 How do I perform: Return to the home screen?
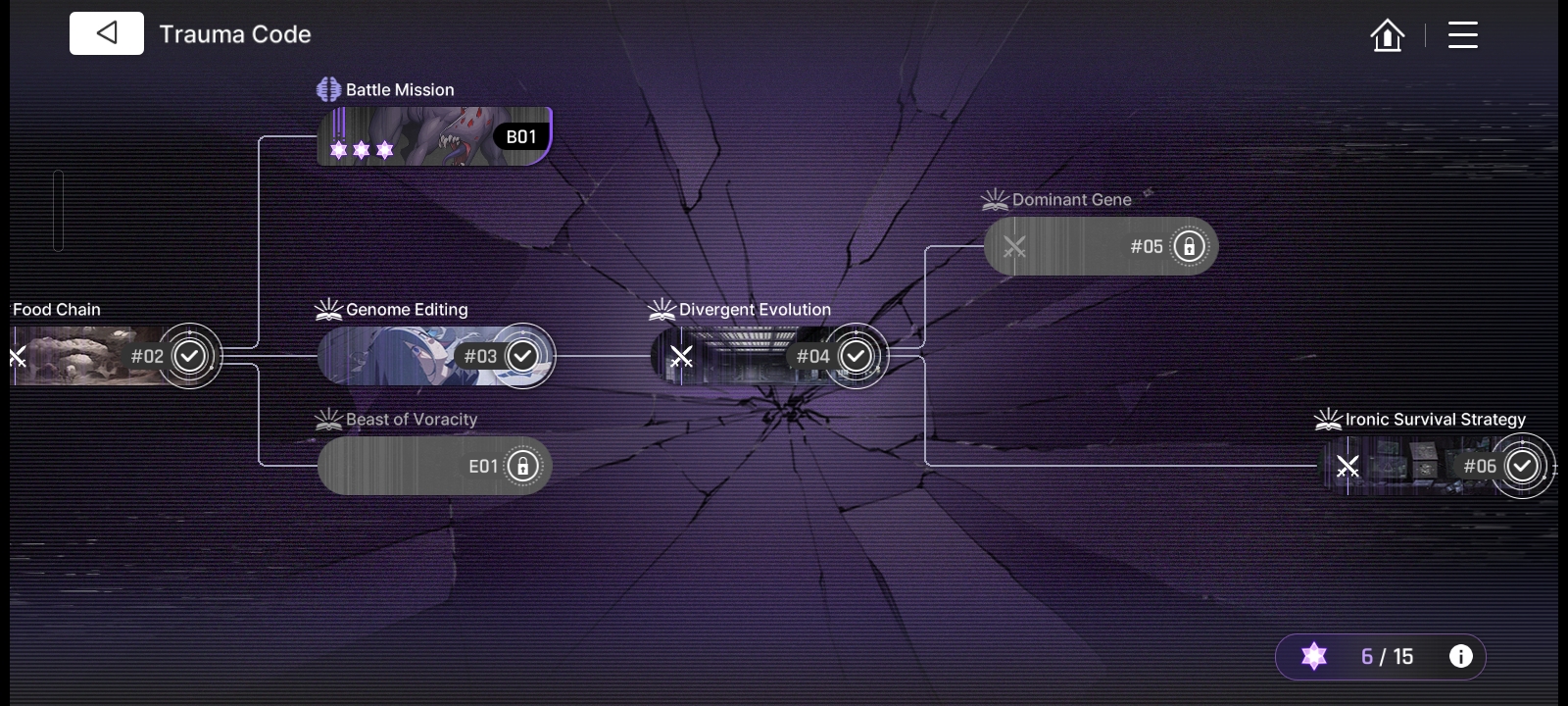pos(1387,35)
